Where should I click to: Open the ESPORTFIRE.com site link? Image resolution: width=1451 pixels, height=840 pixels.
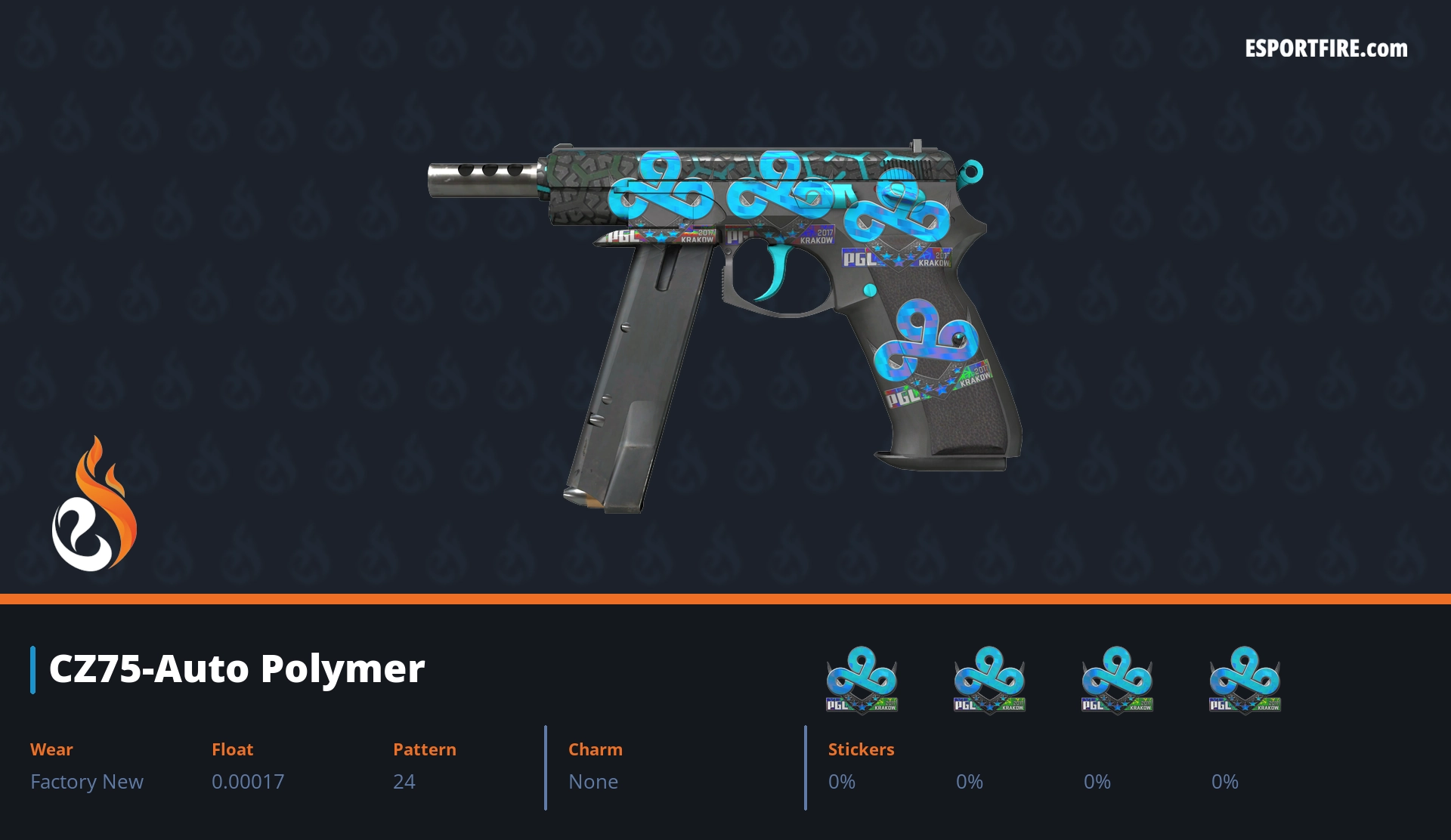pos(1326,49)
